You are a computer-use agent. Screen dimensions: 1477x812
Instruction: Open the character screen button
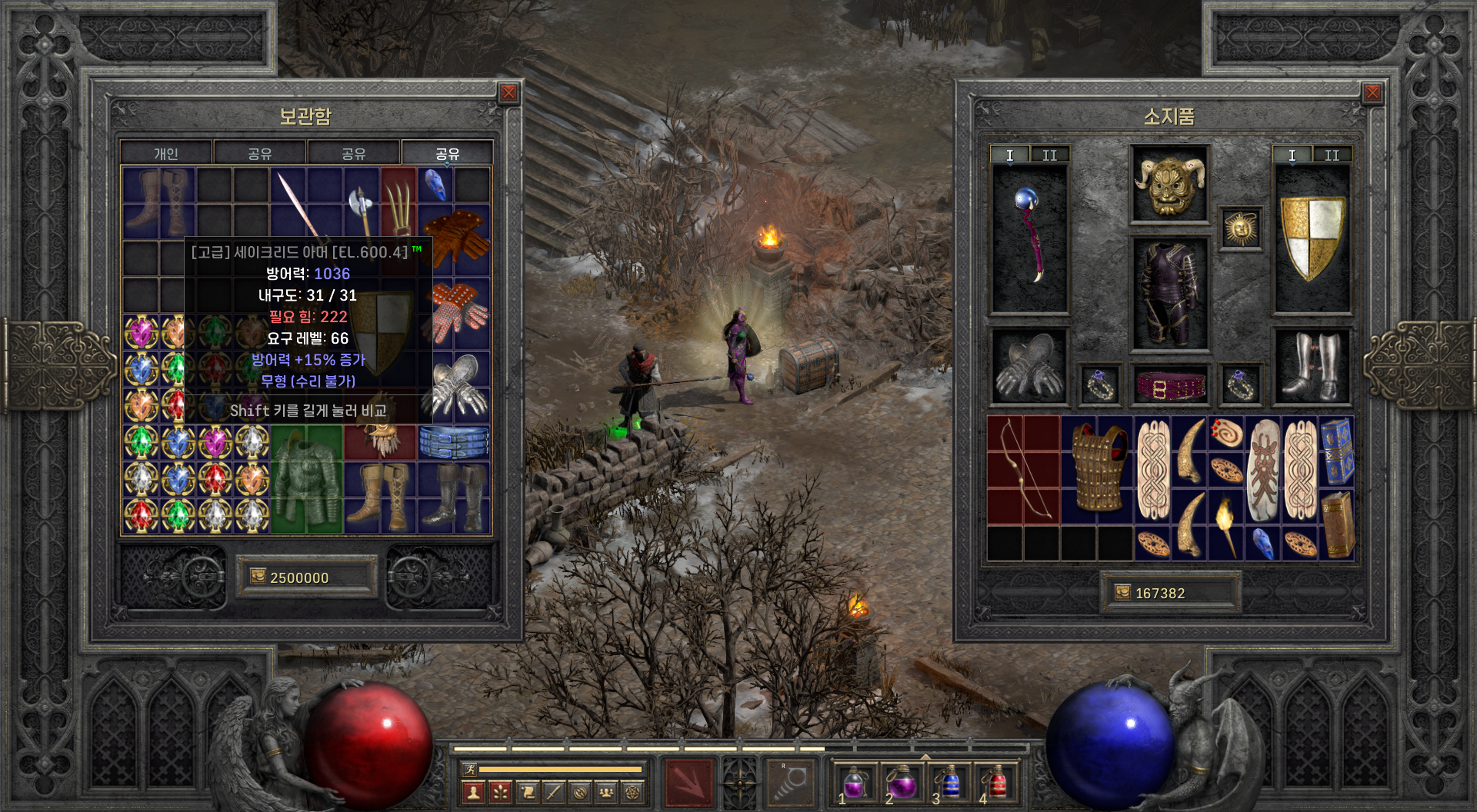(474, 792)
